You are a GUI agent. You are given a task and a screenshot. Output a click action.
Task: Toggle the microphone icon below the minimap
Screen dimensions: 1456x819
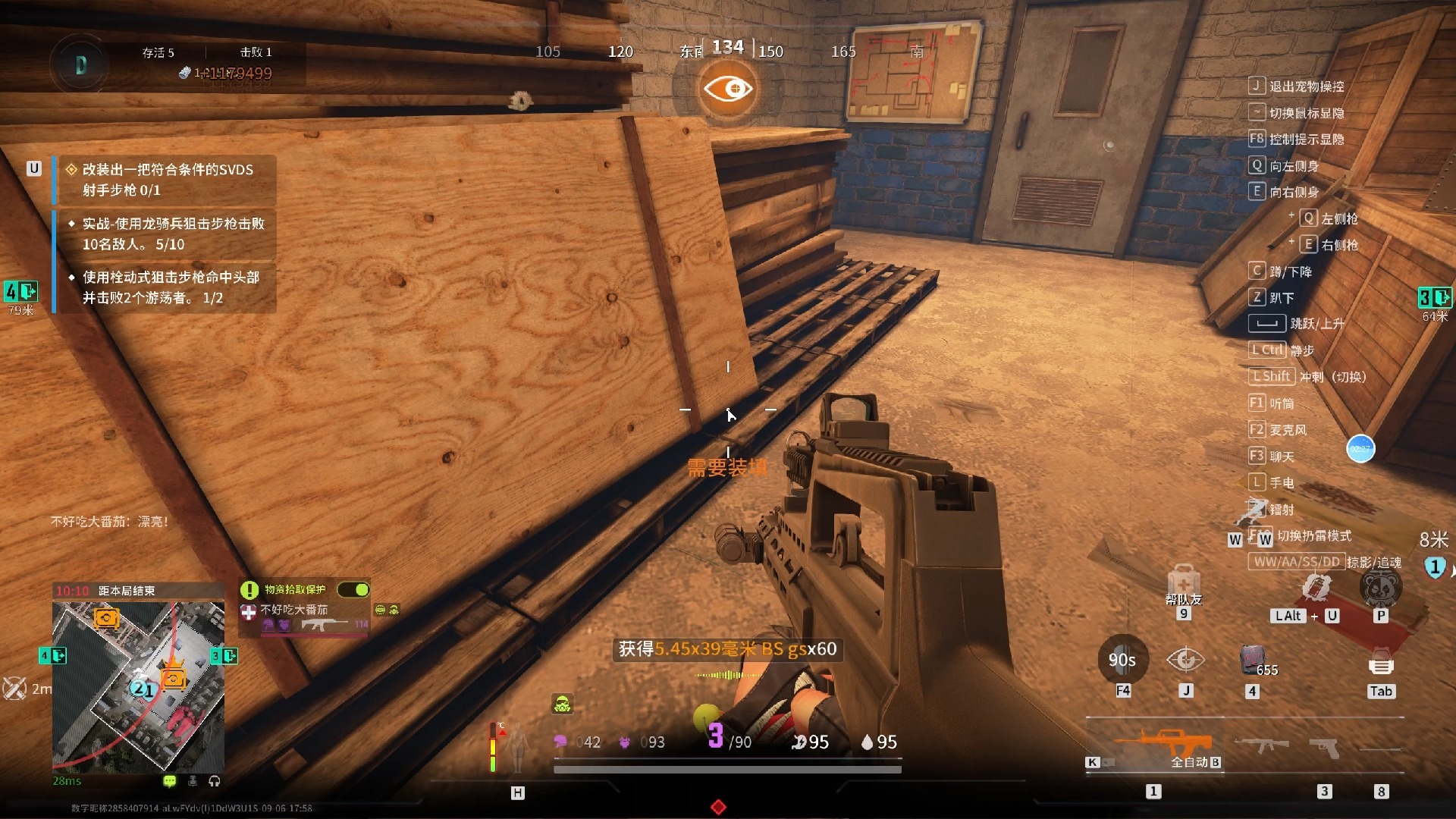pyautogui.click(x=193, y=781)
